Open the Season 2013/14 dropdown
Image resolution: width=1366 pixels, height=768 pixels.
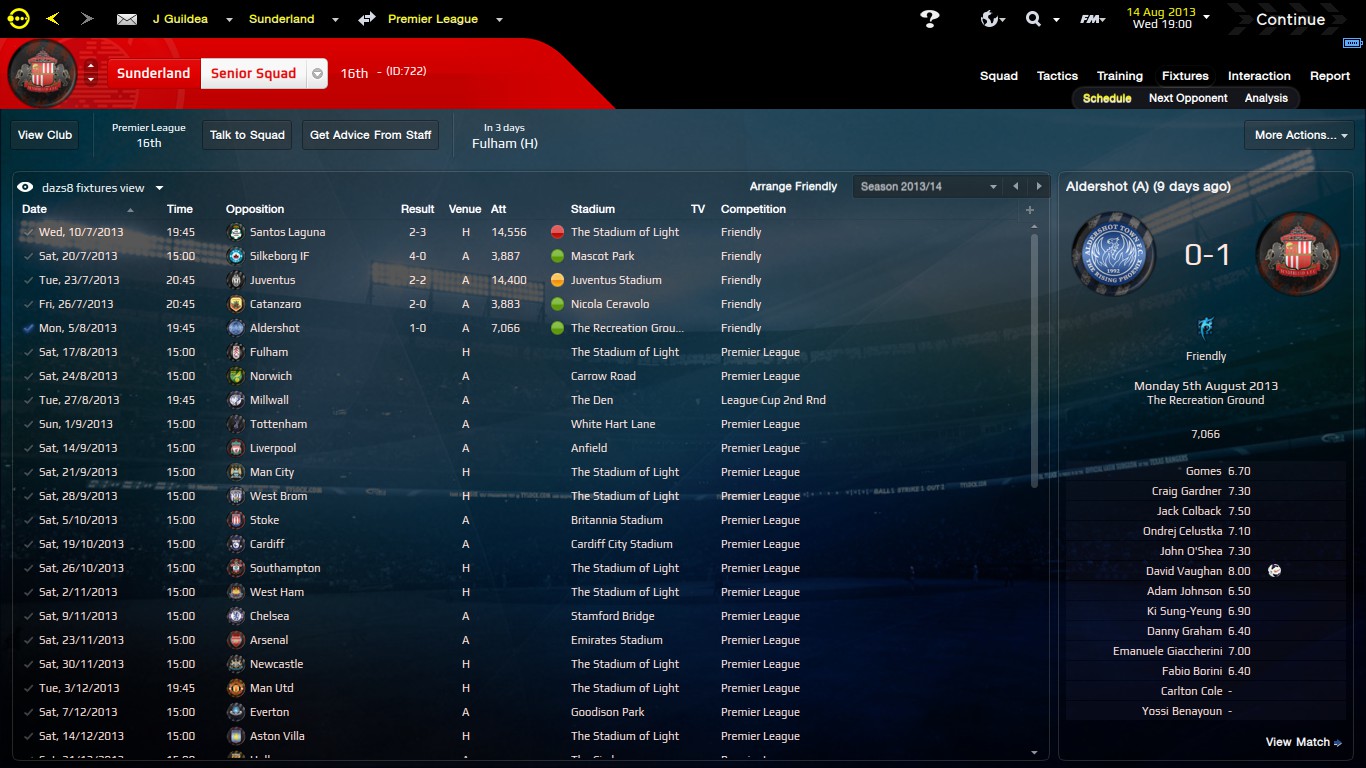[x=927, y=187]
